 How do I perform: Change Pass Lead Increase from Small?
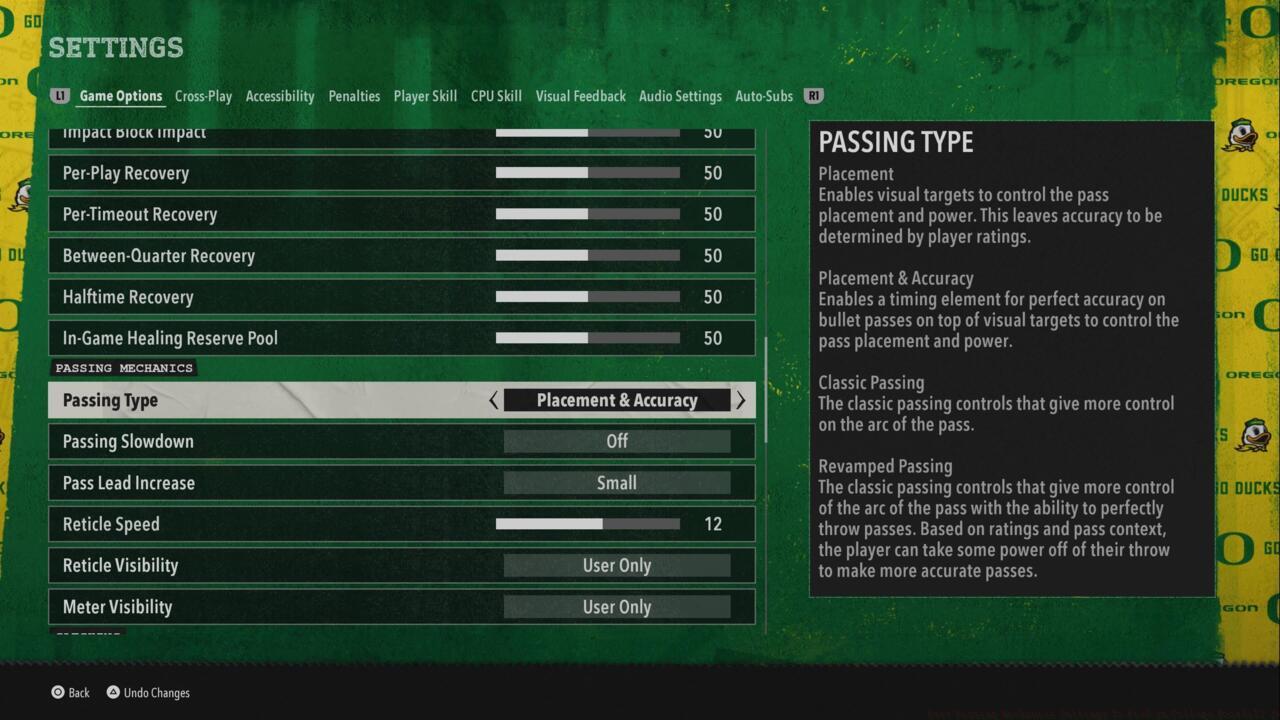pos(617,483)
